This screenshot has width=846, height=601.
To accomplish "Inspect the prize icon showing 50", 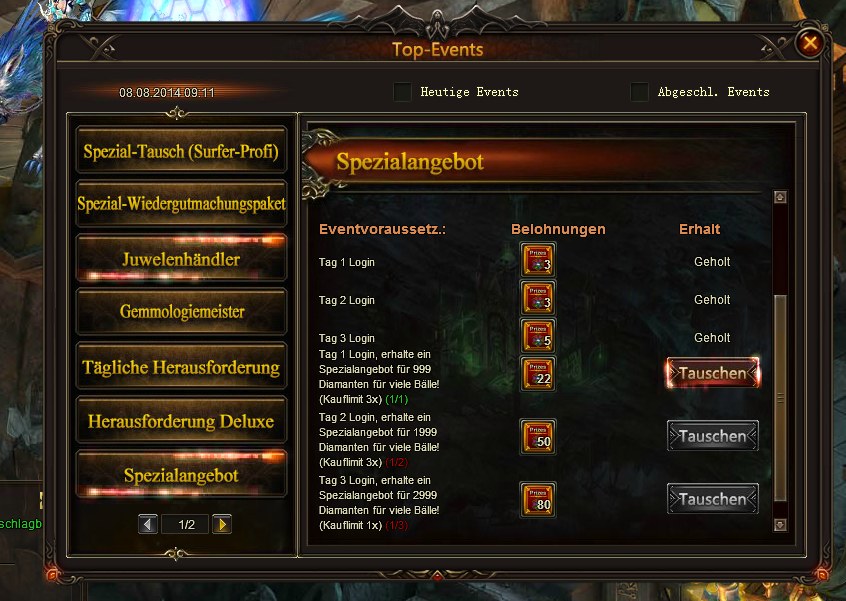I will pos(538,436).
